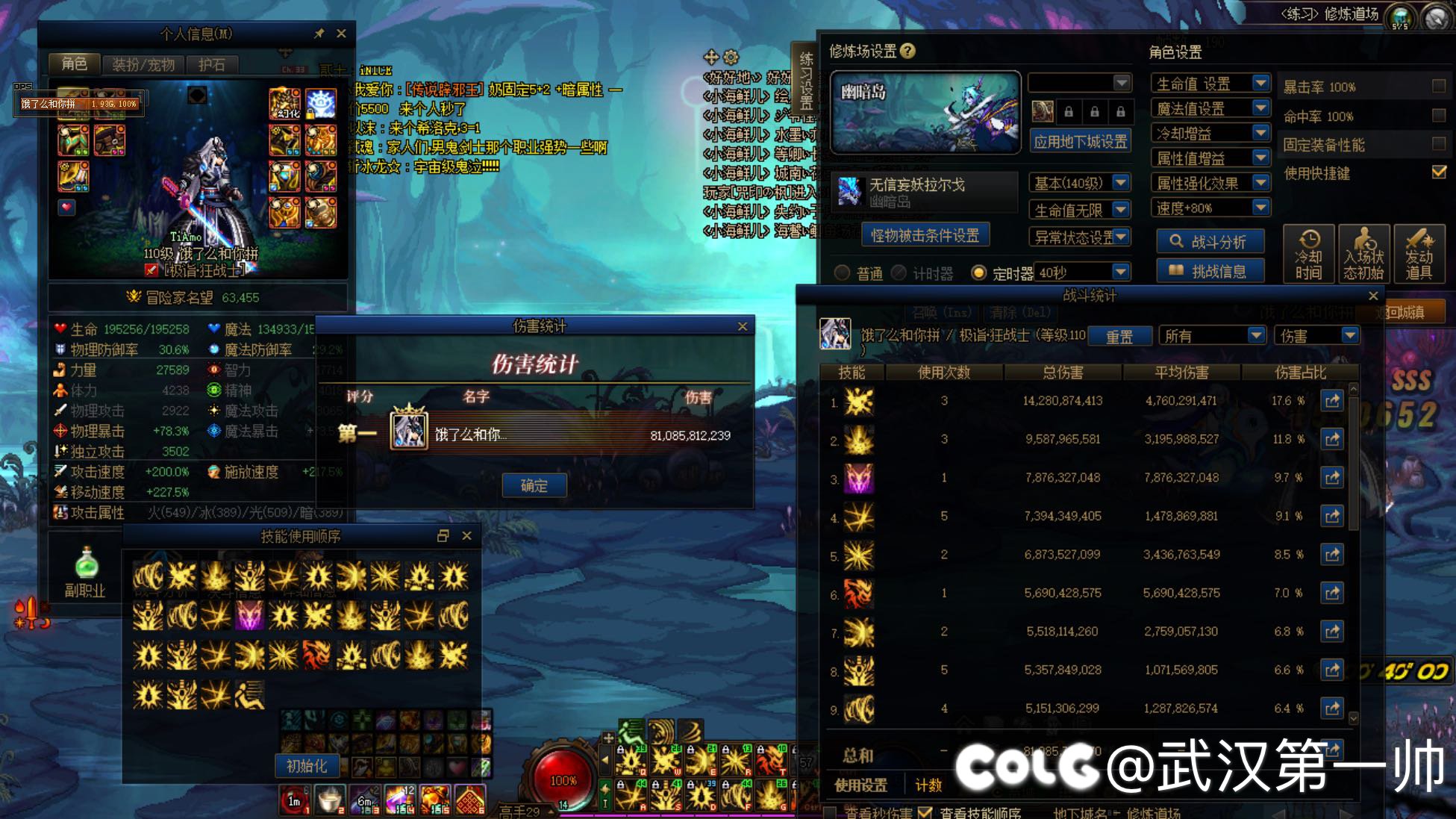Open 怪物被击条件设置 settings

(925, 236)
